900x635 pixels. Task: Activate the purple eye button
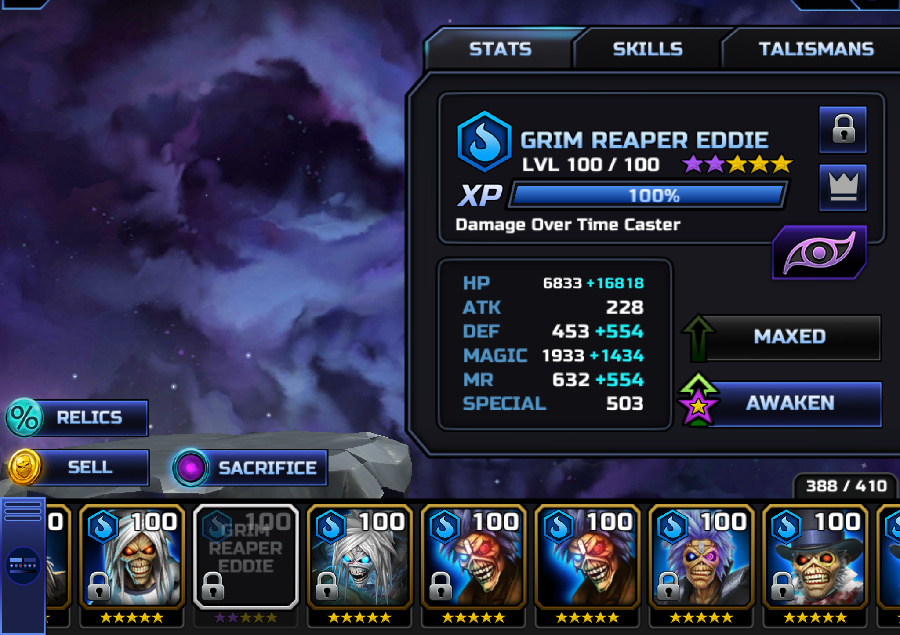pyautogui.click(x=819, y=253)
